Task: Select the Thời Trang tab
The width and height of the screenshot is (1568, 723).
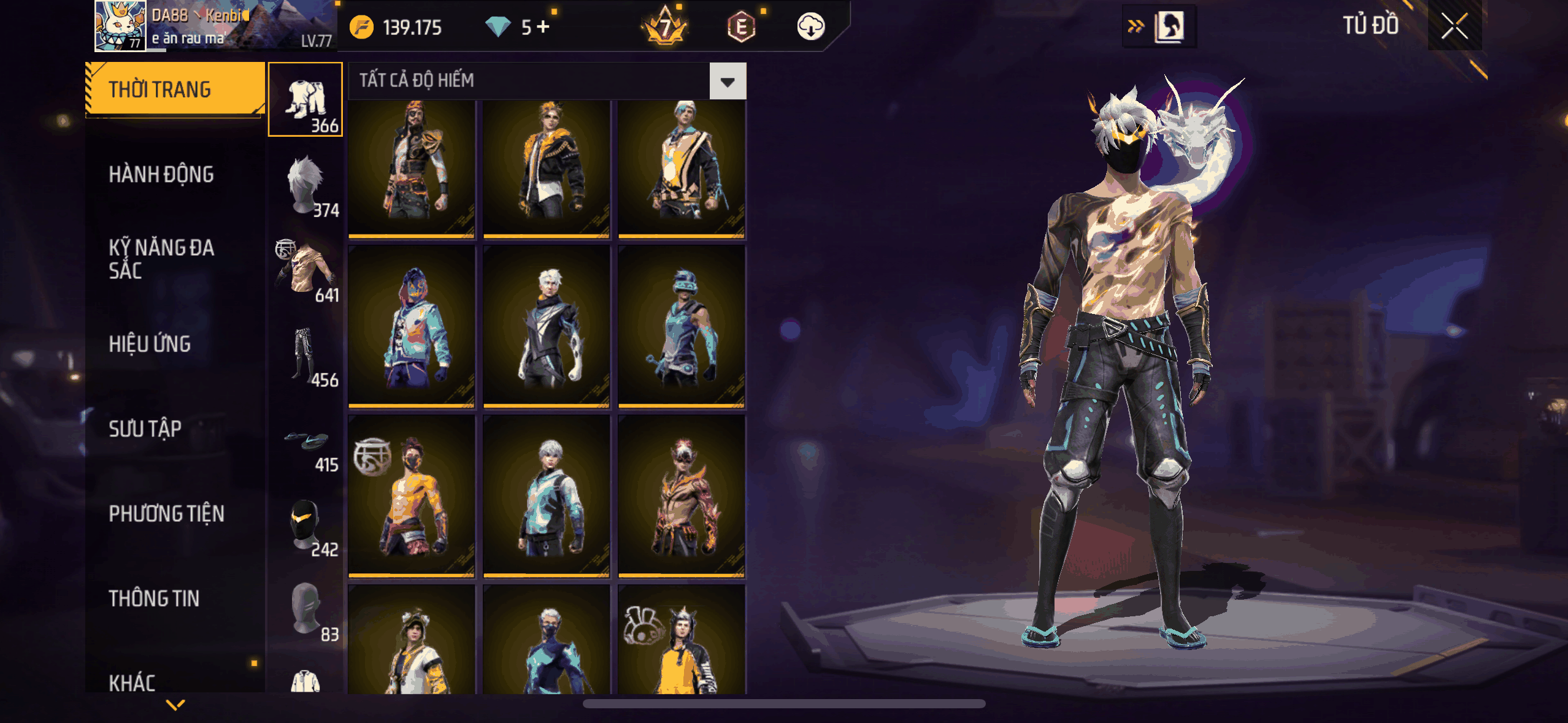Action: [175, 90]
